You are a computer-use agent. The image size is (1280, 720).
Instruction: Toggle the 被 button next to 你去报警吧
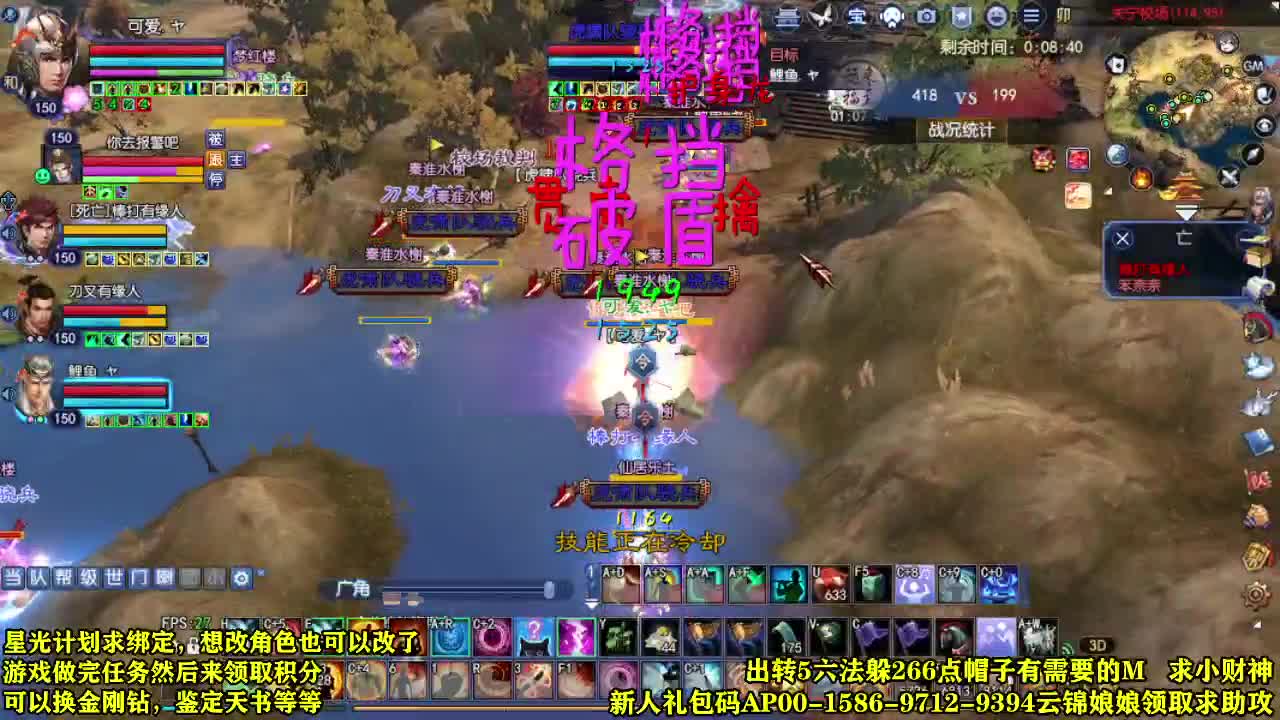tap(216, 138)
